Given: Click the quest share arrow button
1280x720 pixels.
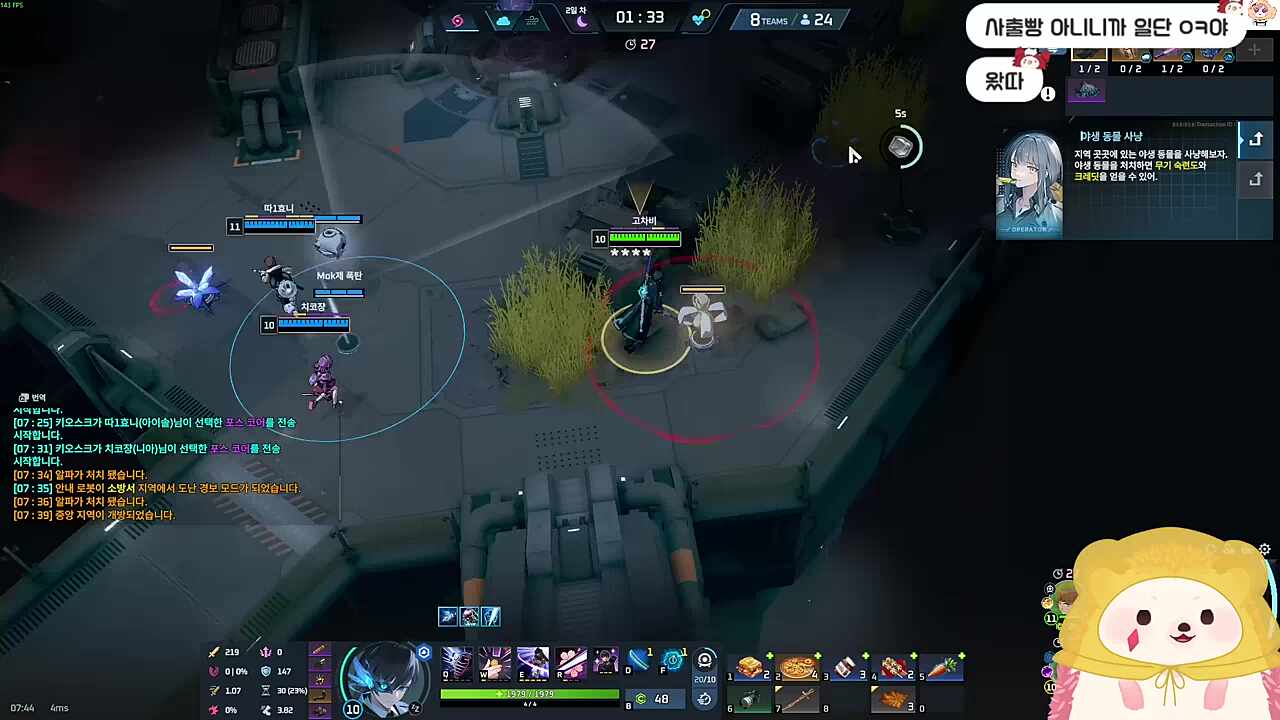Looking at the screenshot, I should click(1258, 138).
